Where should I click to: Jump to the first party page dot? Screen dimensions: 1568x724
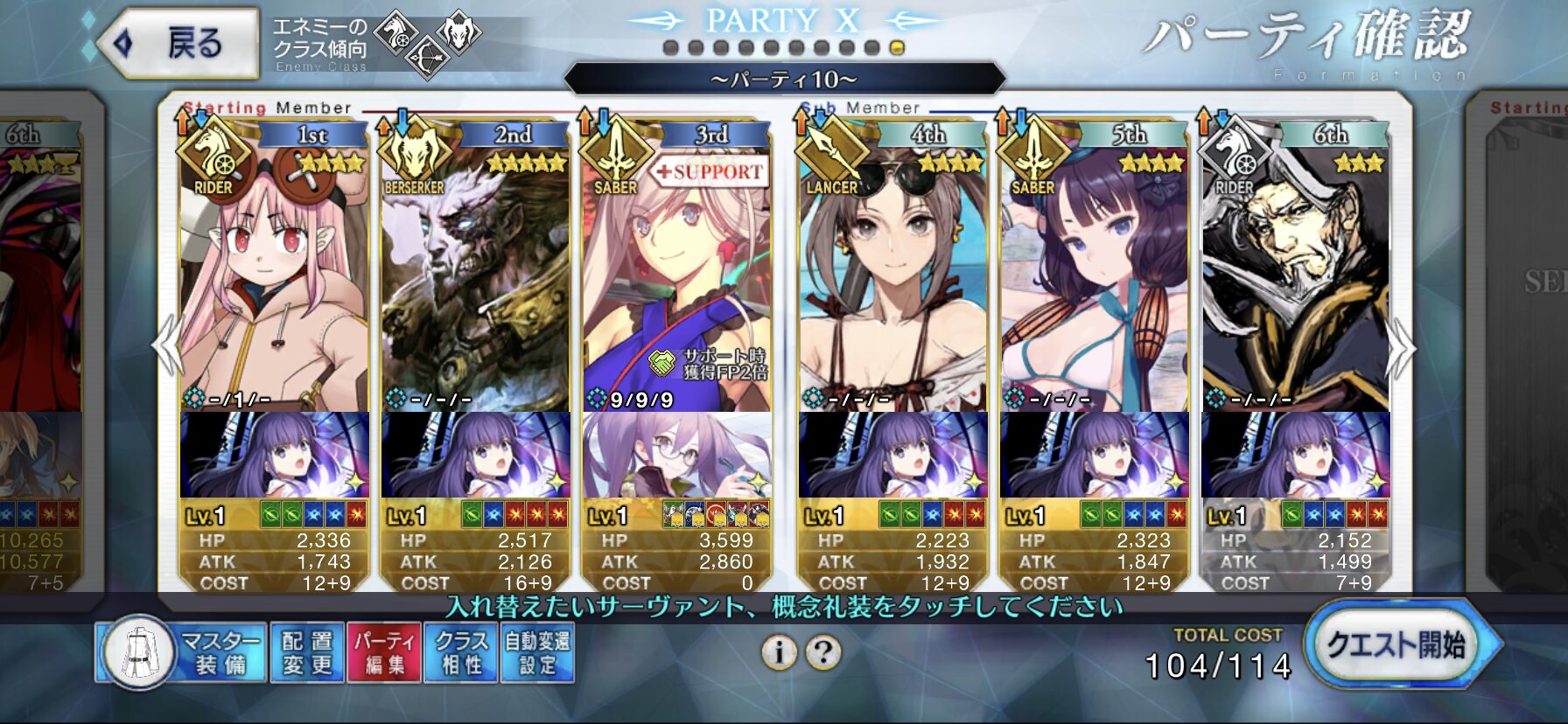point(670,48)
